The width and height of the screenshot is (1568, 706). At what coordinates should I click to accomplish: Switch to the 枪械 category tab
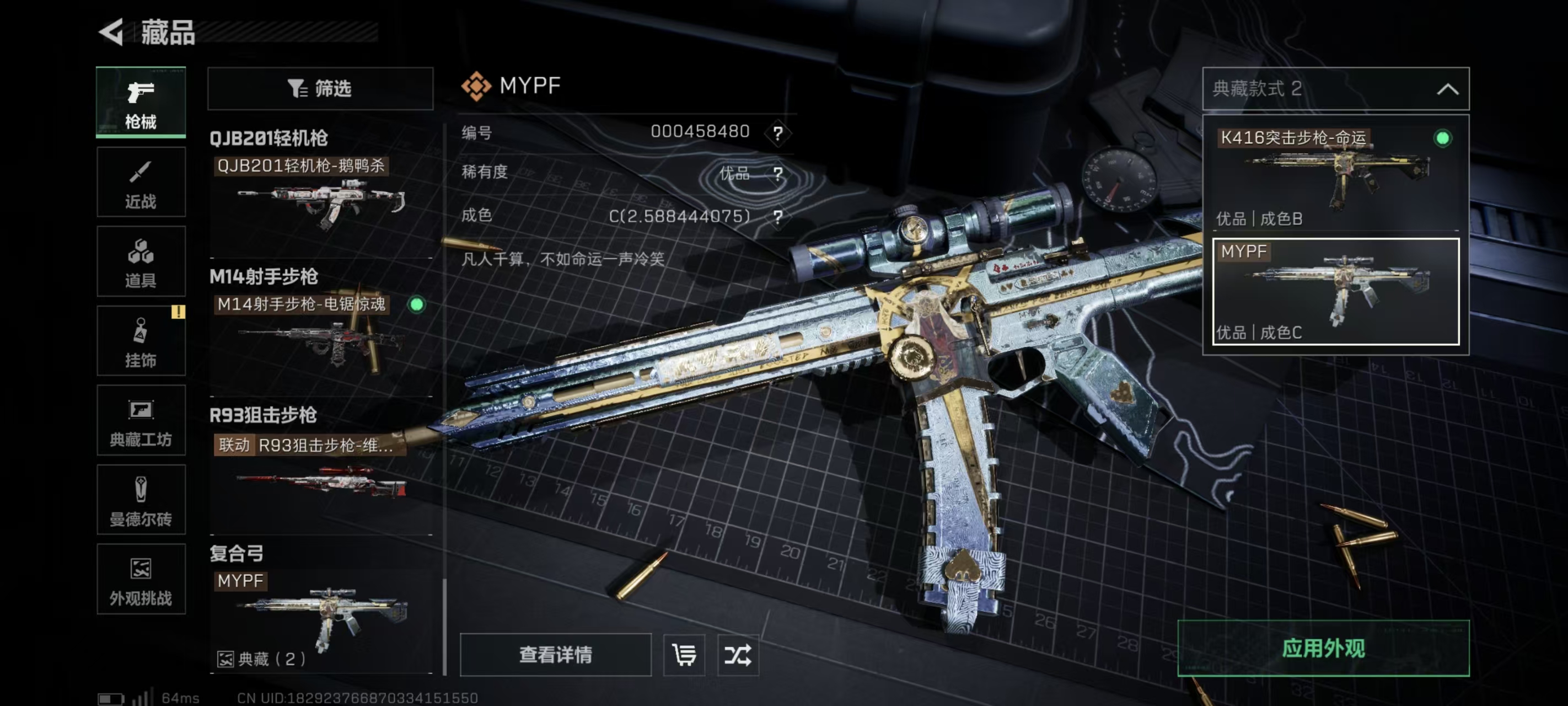click(141, 103)
